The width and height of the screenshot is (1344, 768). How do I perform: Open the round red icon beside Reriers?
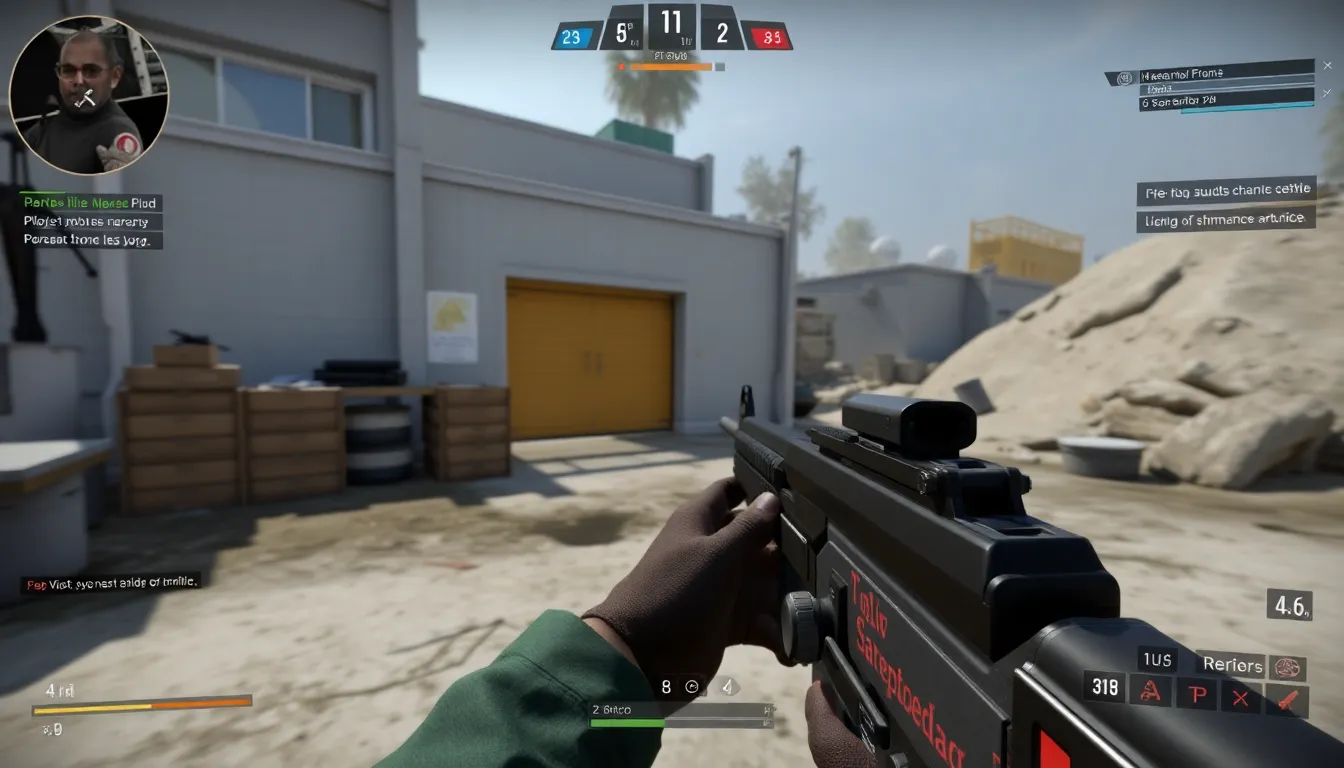coord(1287,667)
